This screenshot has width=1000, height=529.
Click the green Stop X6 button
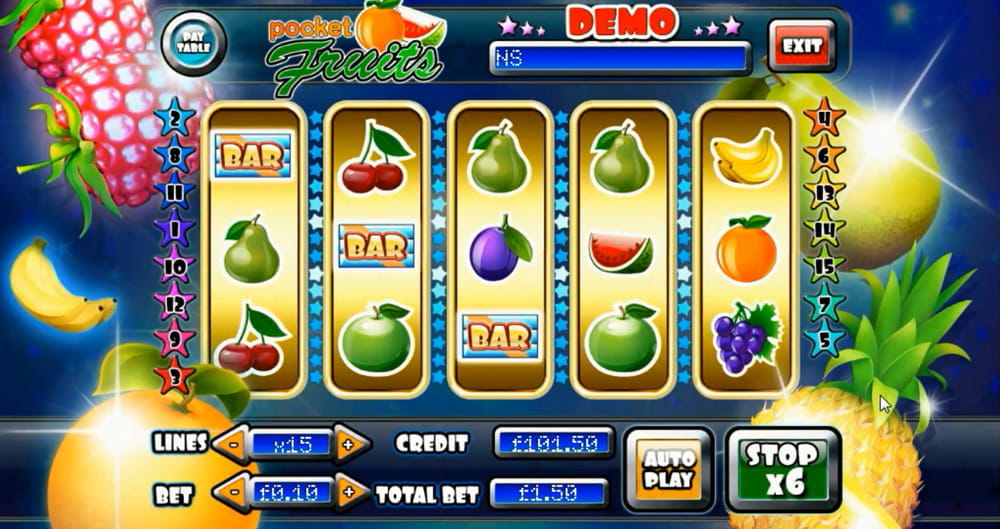[x=783, y=468]
